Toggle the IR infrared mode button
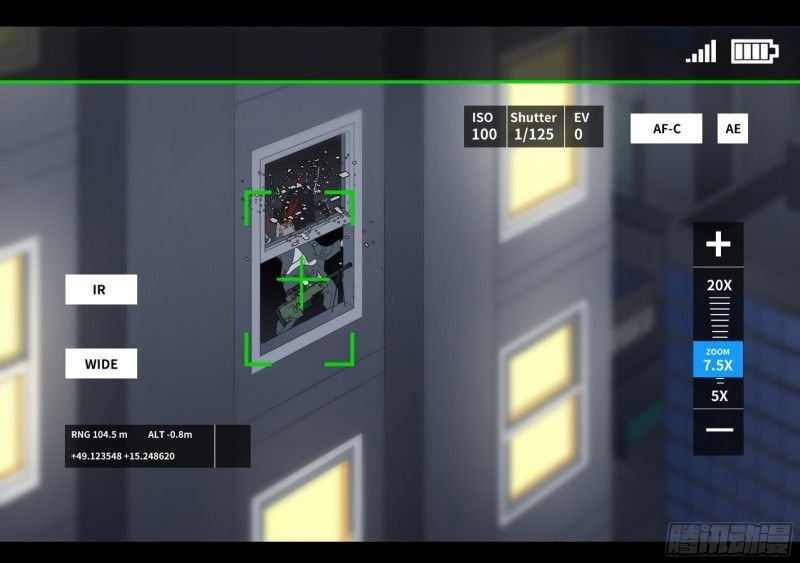 tap(100, 290)
